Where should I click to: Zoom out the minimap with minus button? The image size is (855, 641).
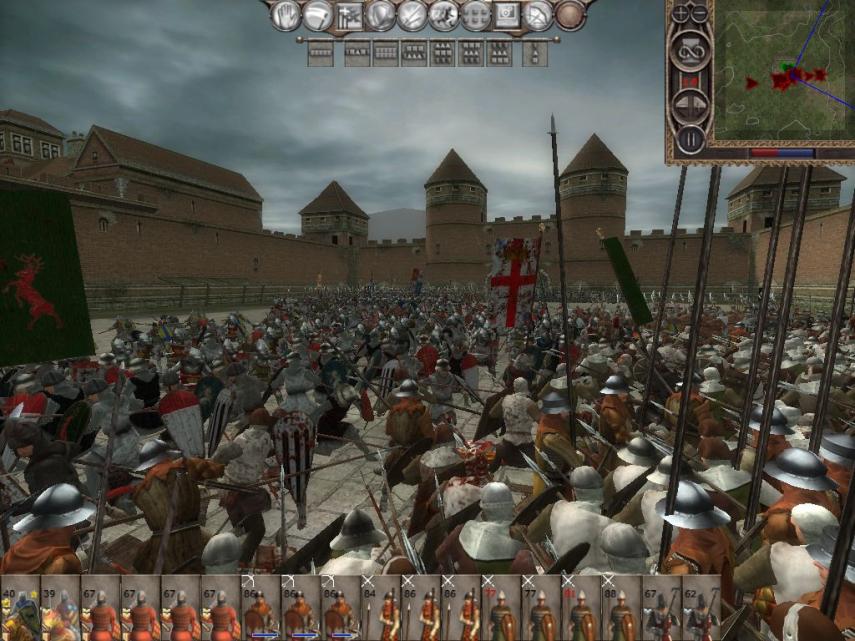(x=698, y=14)
